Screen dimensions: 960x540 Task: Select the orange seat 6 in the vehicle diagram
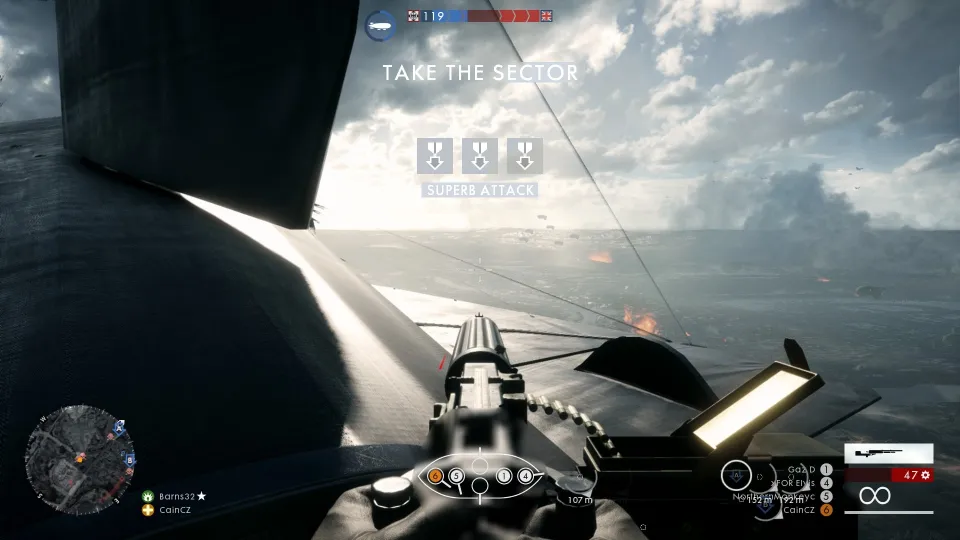(435, 476)
